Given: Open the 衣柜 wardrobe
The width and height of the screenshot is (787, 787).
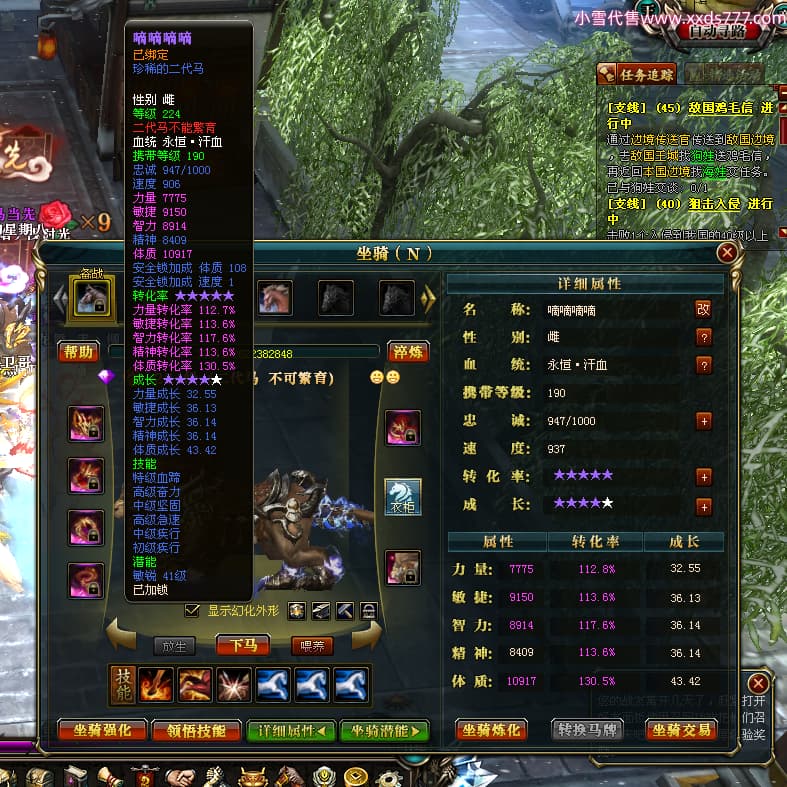Looking at the screenshot, I should (403, 497).
